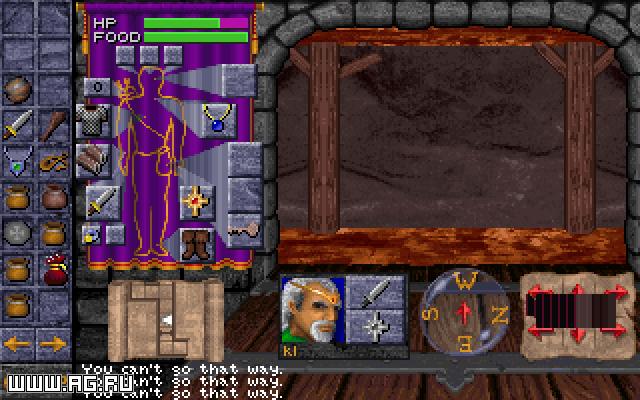Select the red pouch in the backpack

coord(55,269)
